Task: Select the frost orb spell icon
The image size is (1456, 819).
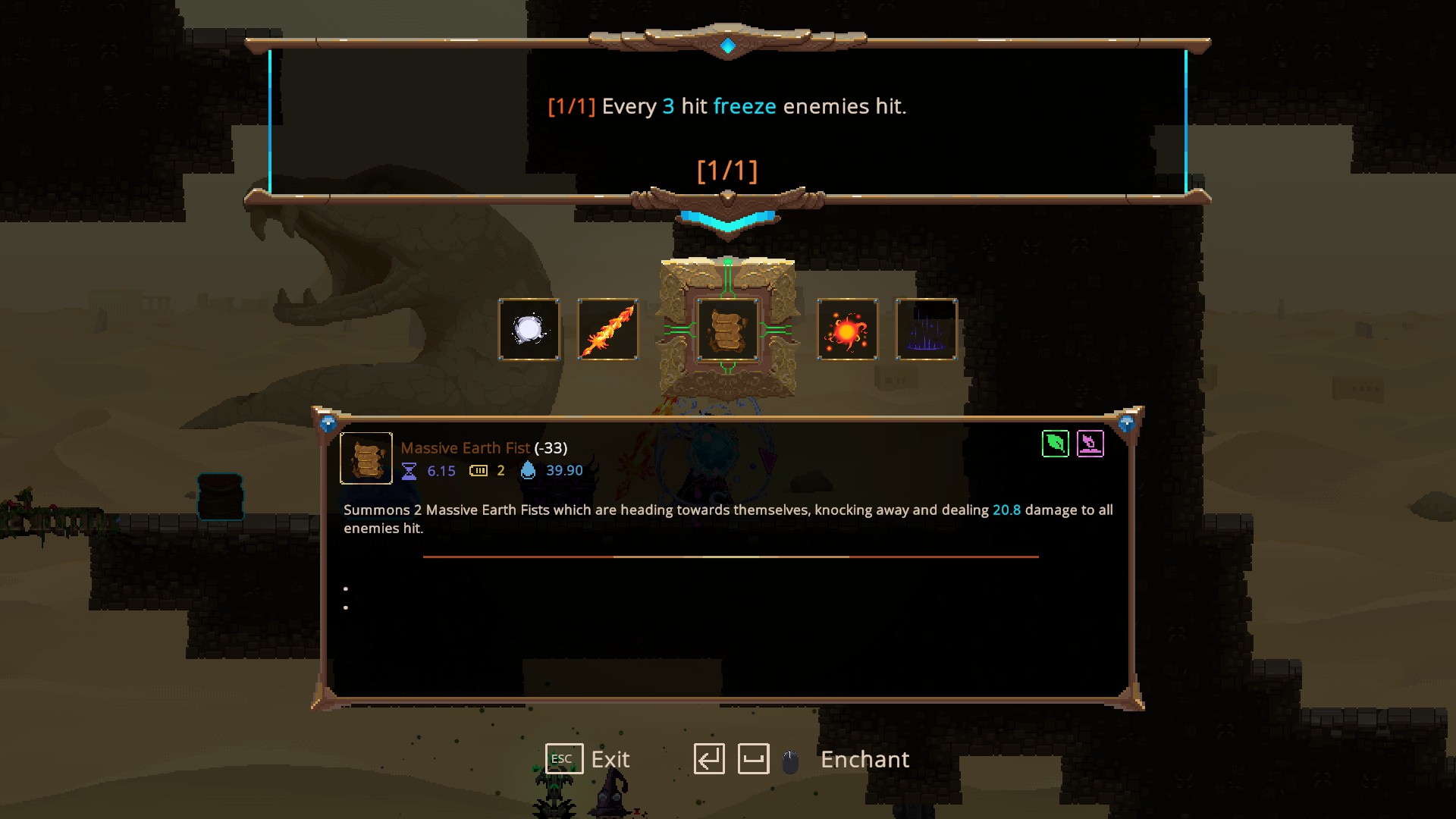Action: 529,329
